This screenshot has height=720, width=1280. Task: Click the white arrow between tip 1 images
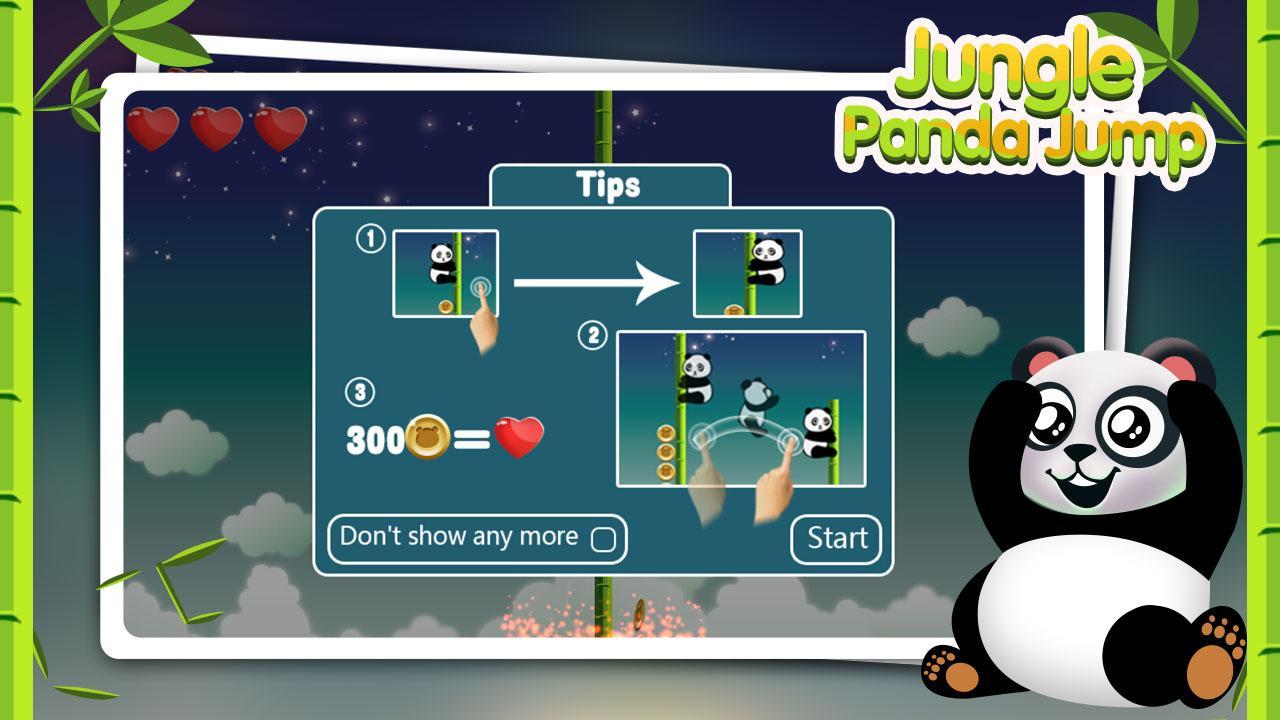click(x=595, y=282)
